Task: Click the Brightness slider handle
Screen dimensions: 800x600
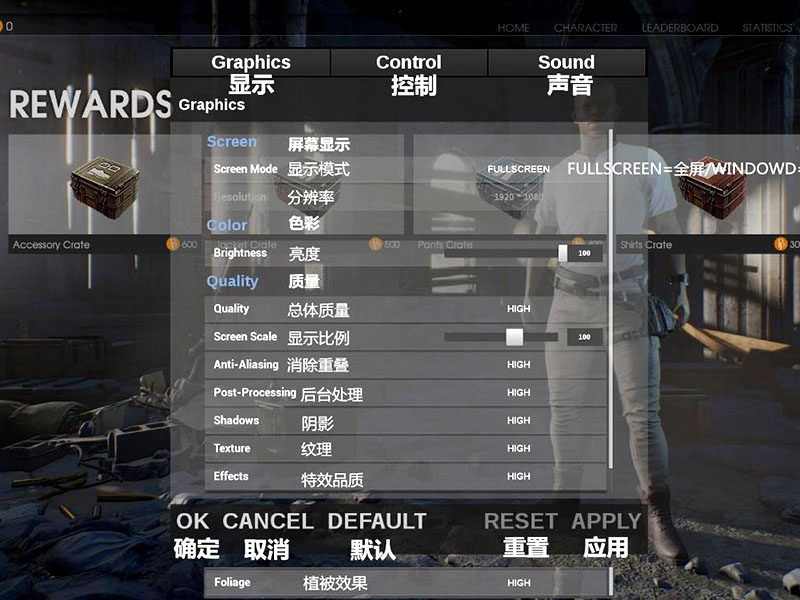Action: click(563, 253)
